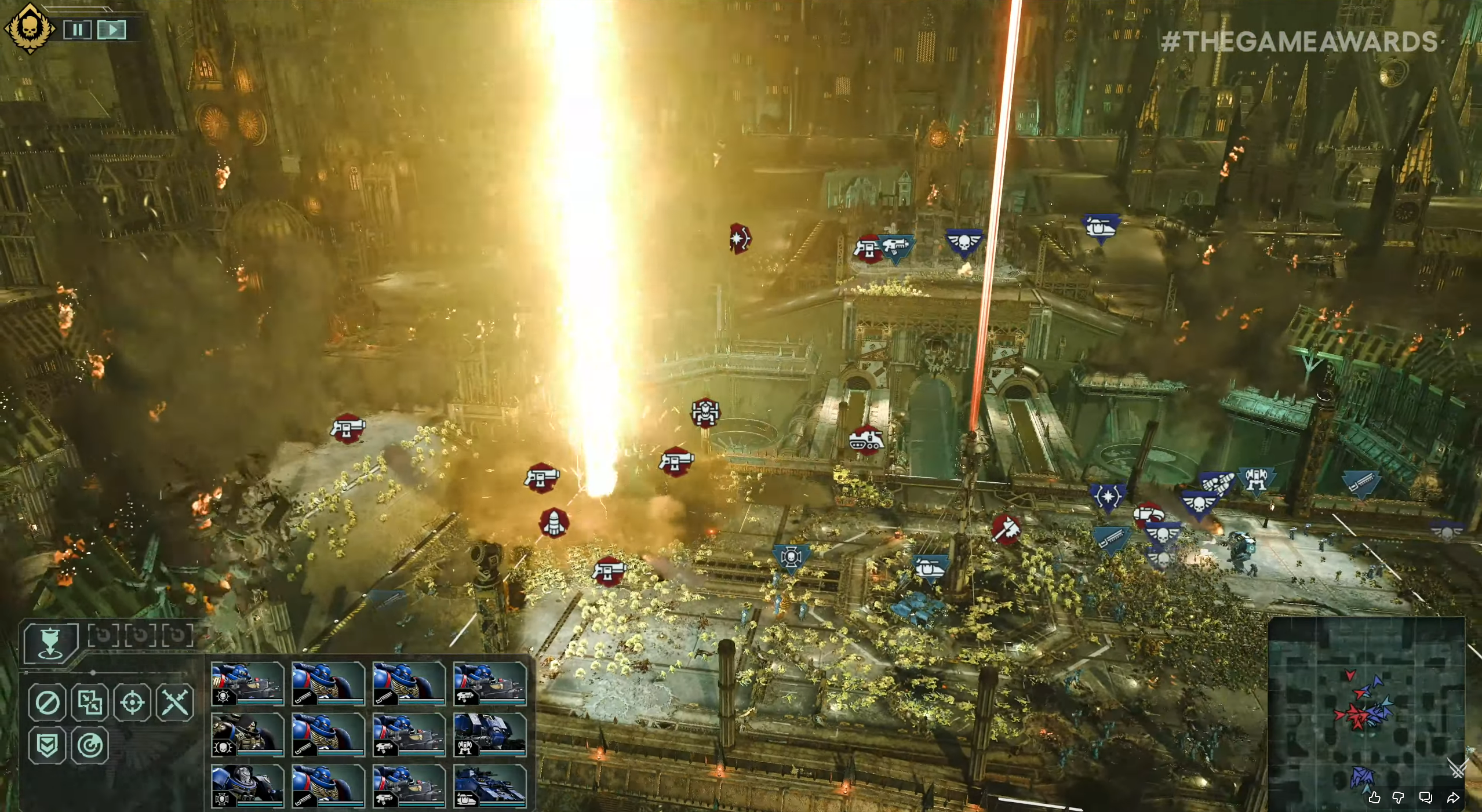
Task: Select the stop command icon
Action: click(49, 704)
